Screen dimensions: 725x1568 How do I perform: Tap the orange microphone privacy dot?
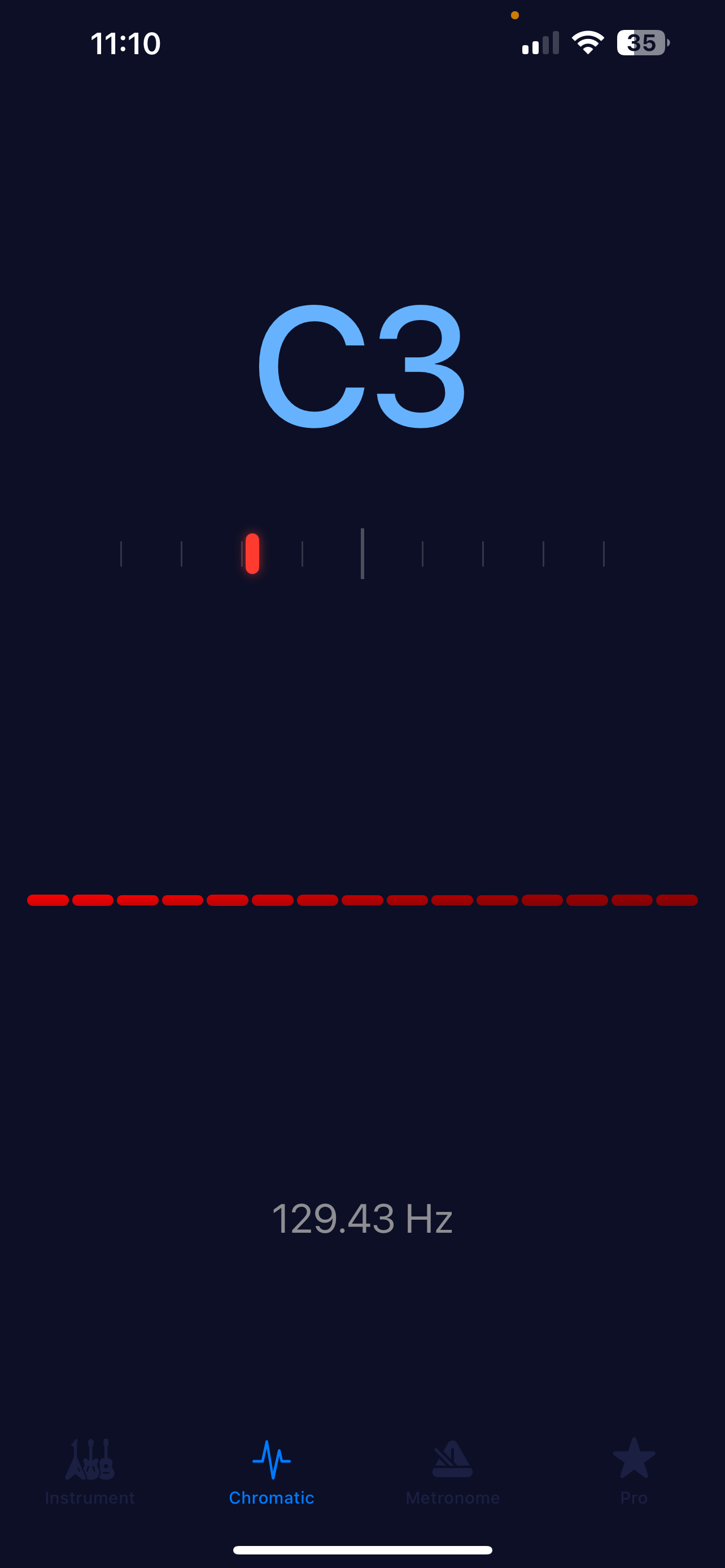pyautogui.click(x=514, y=15)
